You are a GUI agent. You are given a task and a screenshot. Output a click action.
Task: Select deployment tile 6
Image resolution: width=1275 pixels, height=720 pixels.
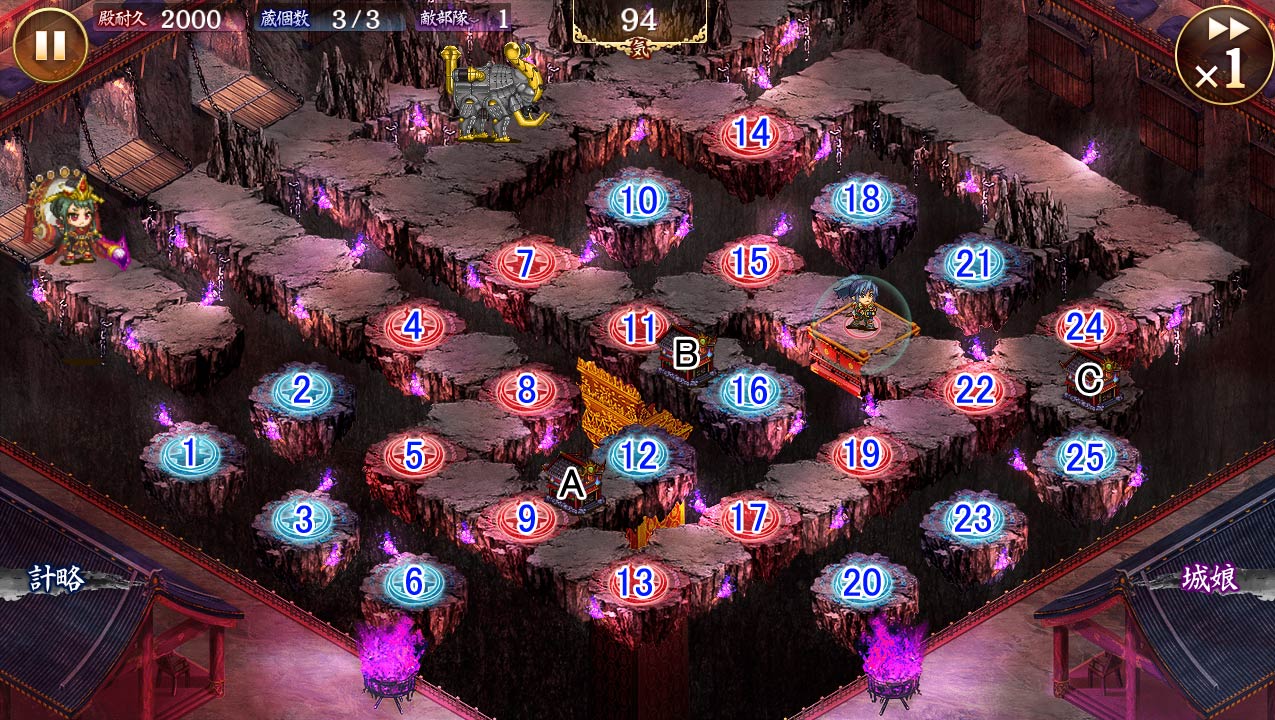pyautogui.click(x=414, y=582)
